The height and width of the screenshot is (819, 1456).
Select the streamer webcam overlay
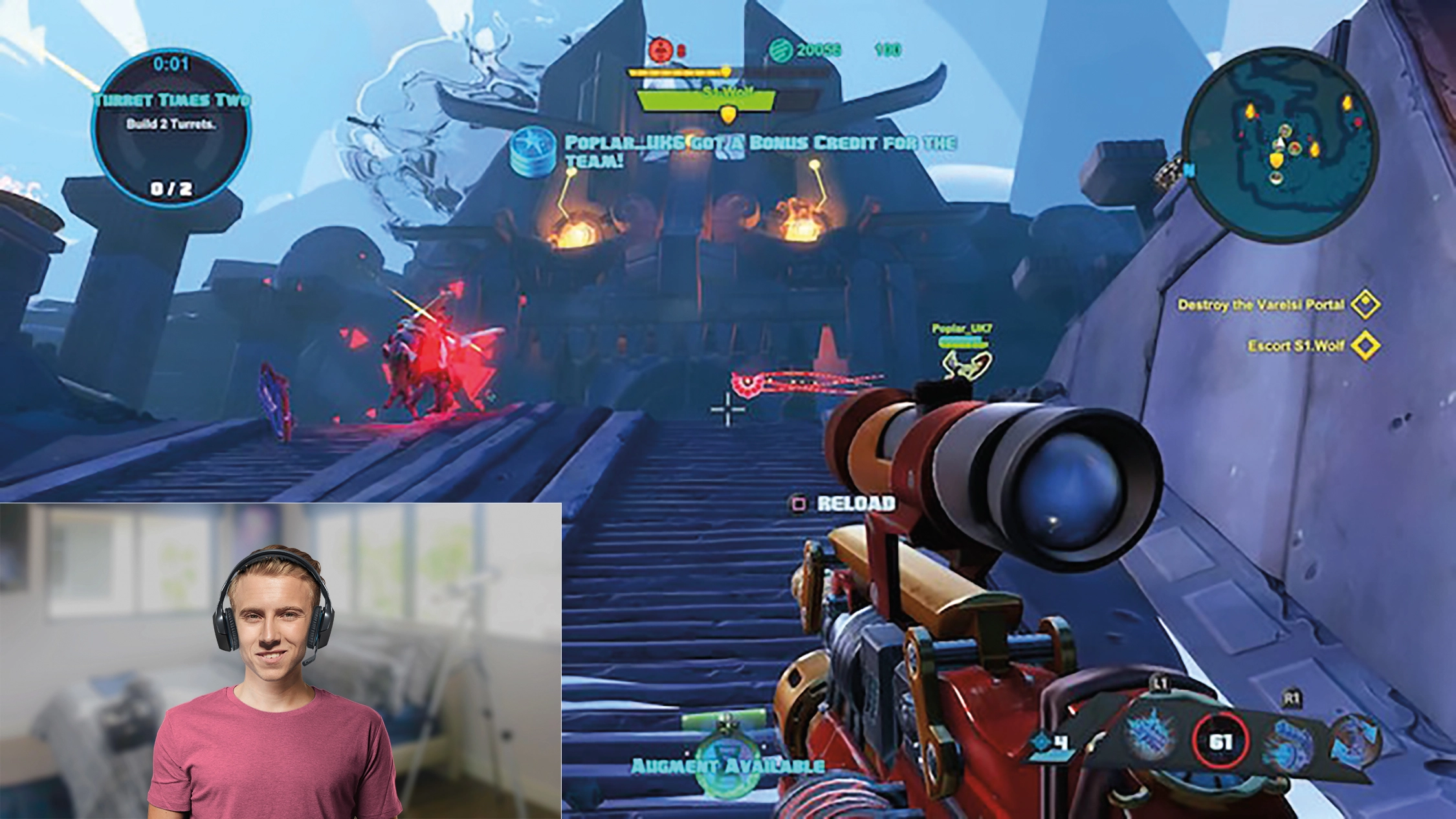(x=280, y=661)
